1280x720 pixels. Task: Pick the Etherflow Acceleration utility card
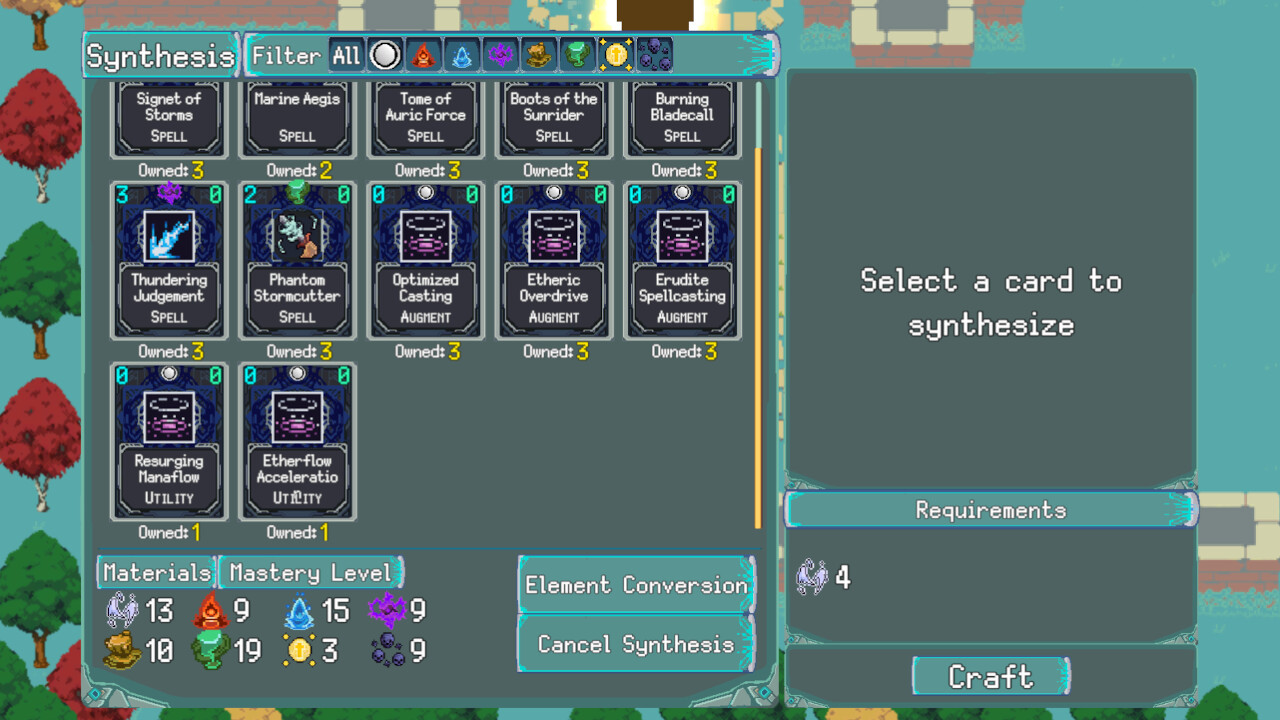[297, 441]
